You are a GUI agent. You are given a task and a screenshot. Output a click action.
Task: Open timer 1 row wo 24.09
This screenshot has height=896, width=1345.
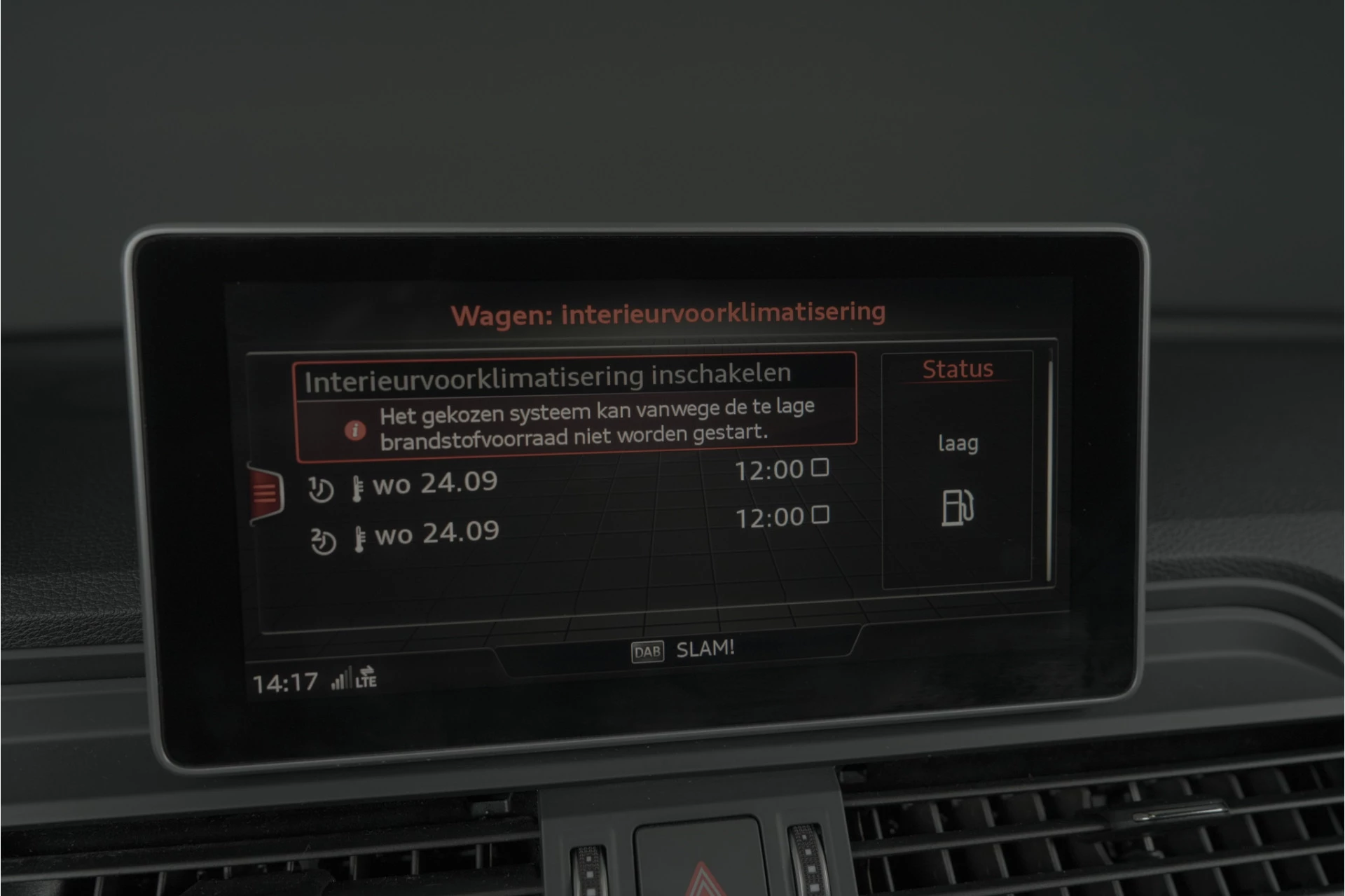coord(434,483)
